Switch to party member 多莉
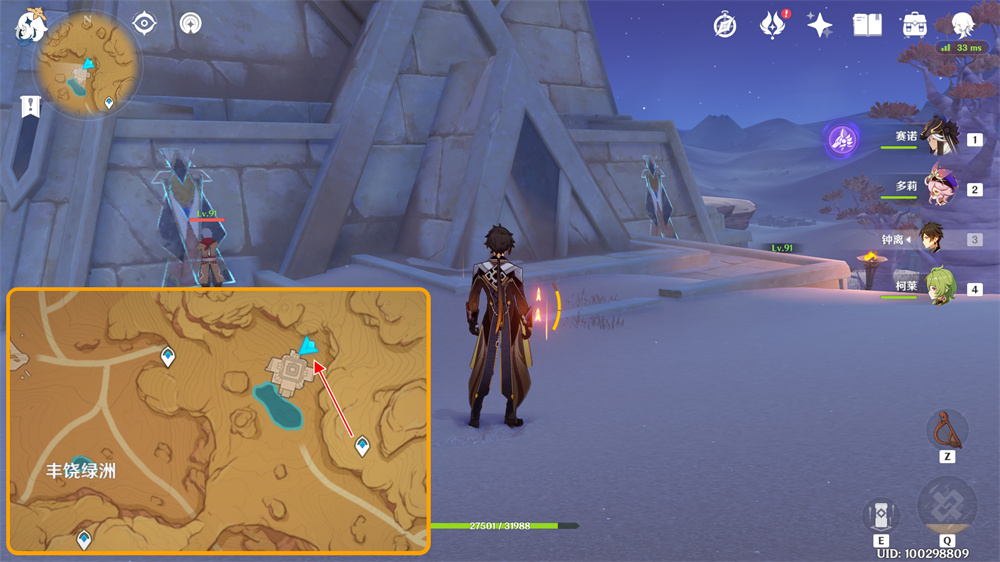Viewport: 1000px width, 562px height. [x=938, y=188]
